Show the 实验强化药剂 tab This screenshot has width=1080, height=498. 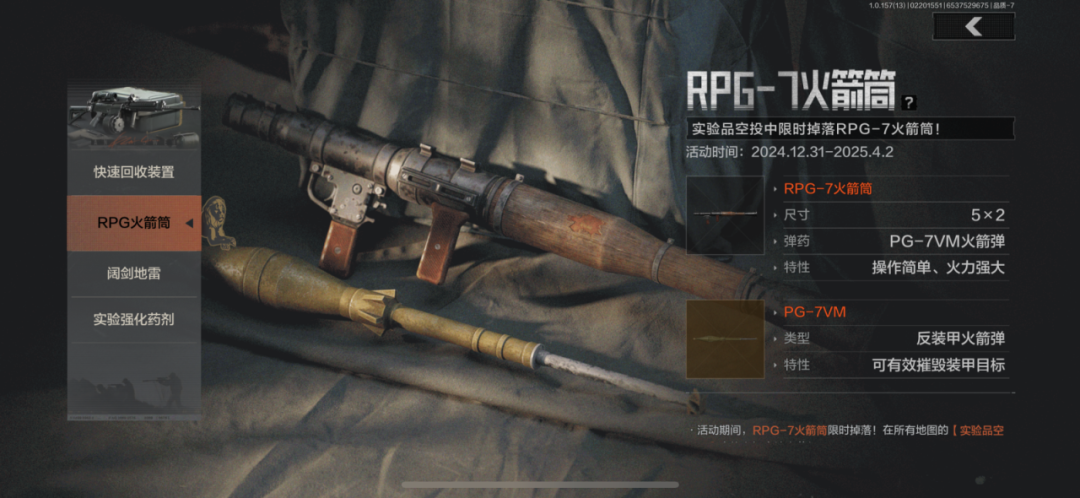(x=134, y=319)
